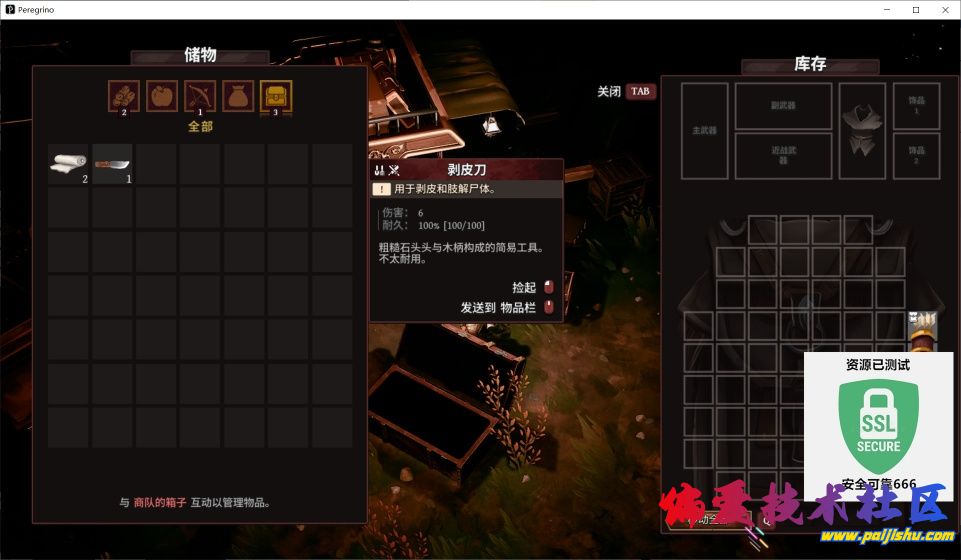The height and width of the screenshot is (560, 961).
Task: Select the secondary weapon slot
Action: point(783,106)
